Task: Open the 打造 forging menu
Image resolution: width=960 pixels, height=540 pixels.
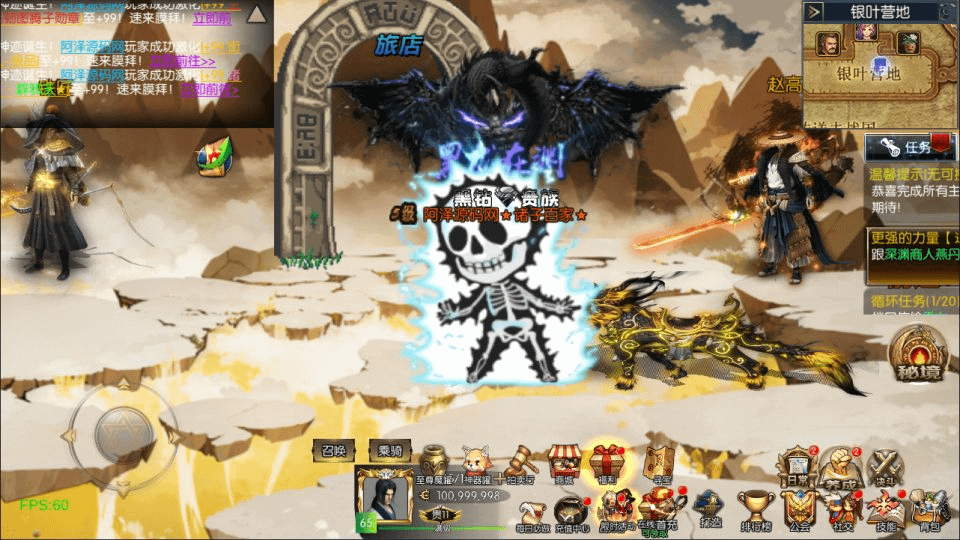Action: tap(710, 508)
